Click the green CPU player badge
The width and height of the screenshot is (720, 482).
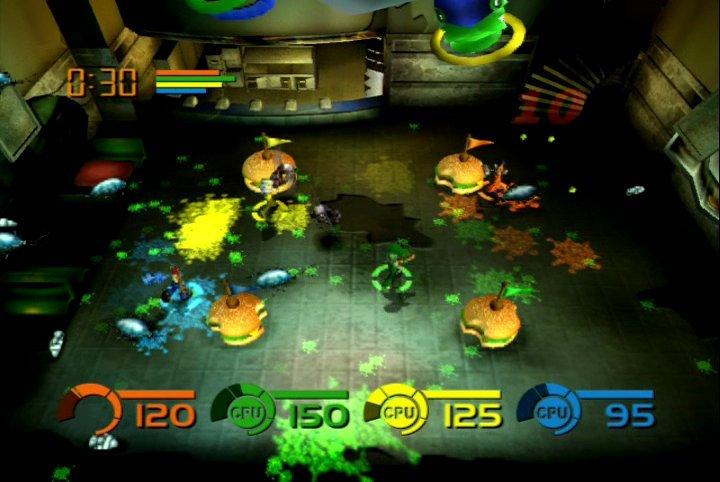[238, 410]
